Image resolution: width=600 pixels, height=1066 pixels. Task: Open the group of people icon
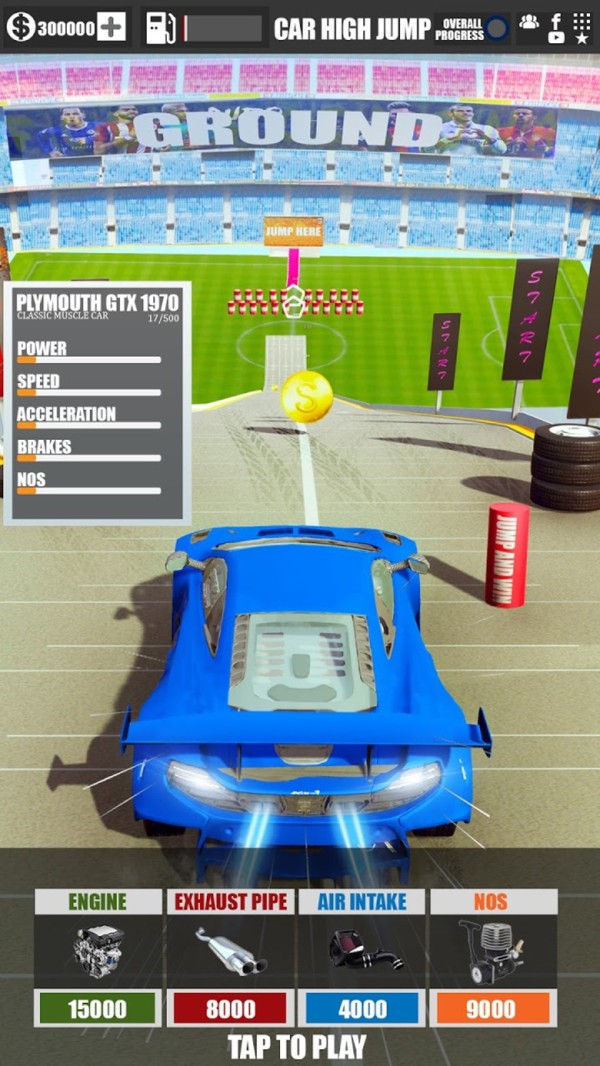coord(529,20)
